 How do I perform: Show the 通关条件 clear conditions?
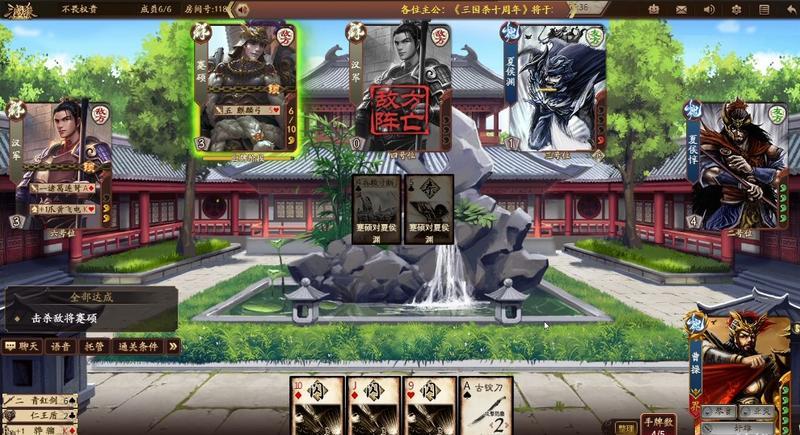pos(137,346)
